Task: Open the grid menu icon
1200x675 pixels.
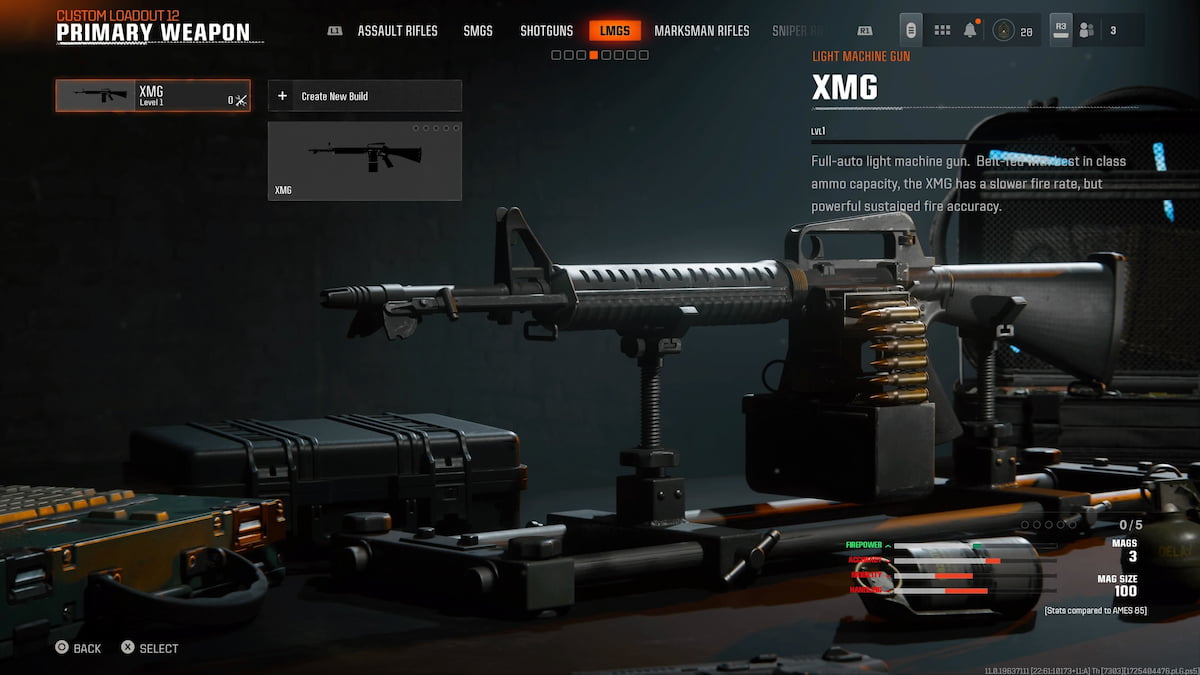Action: coord(942,31)
